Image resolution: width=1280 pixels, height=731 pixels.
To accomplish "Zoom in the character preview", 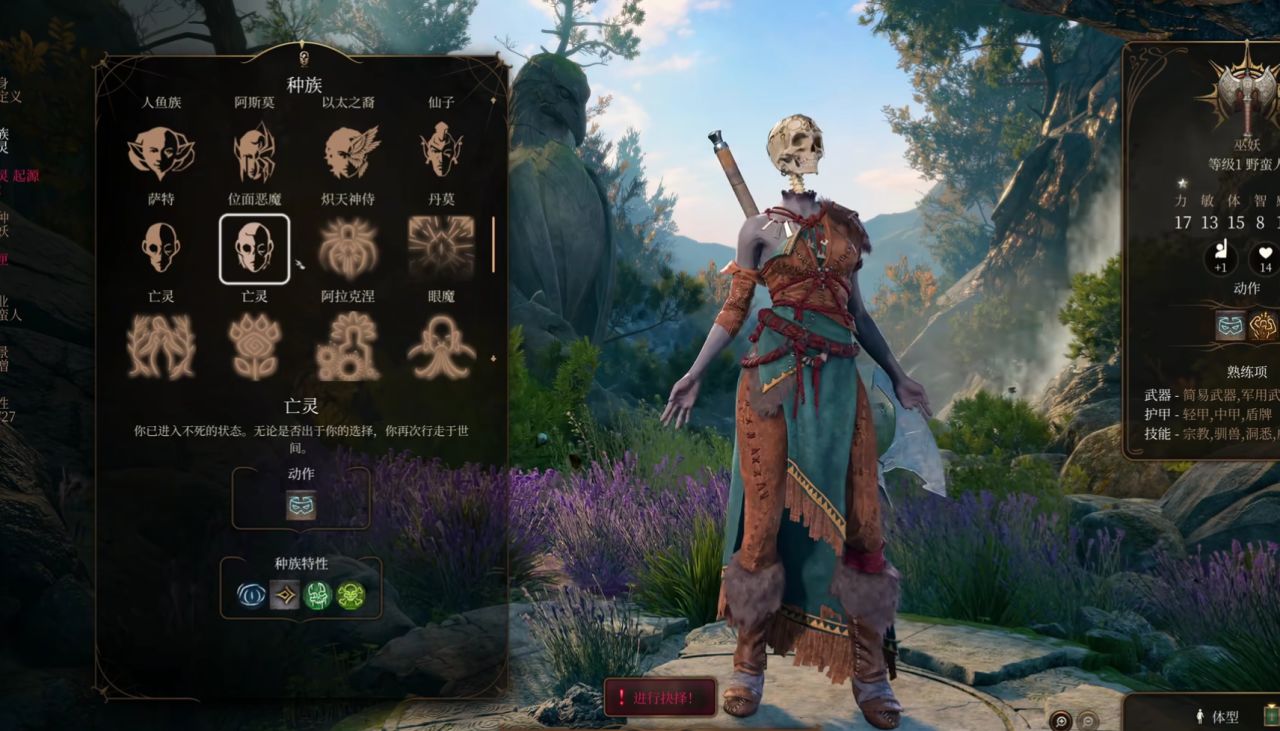I will (1060, 719).
